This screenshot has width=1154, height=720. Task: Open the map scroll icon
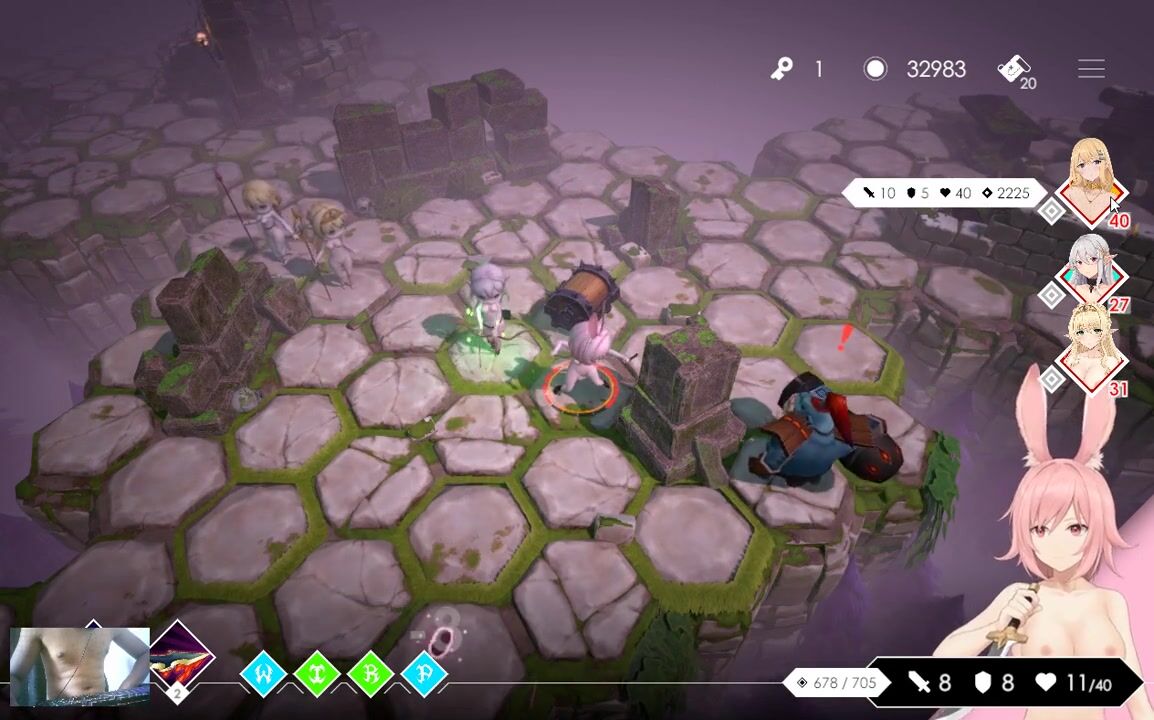[1014, 69]
